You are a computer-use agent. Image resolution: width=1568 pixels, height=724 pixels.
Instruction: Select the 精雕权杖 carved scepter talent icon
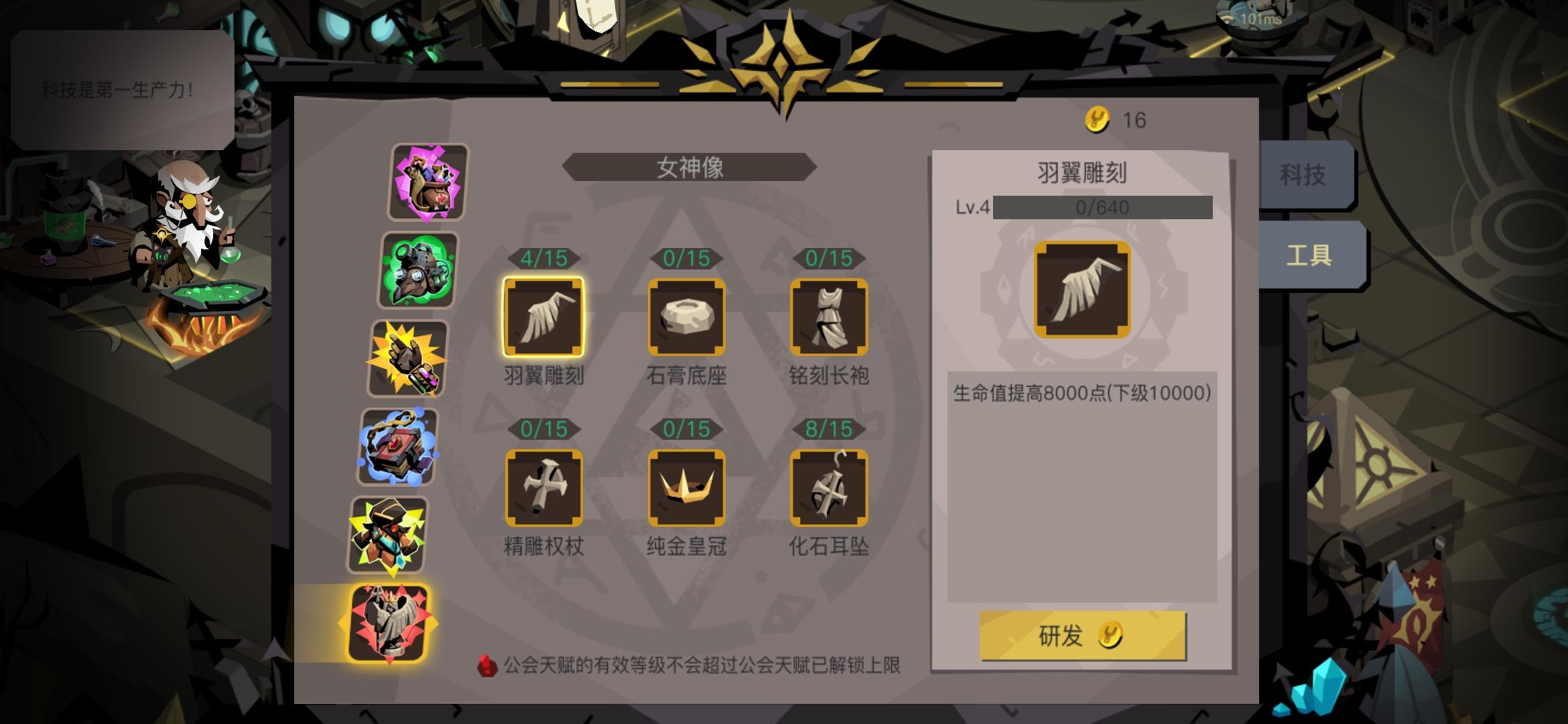[x=545, y=488]
